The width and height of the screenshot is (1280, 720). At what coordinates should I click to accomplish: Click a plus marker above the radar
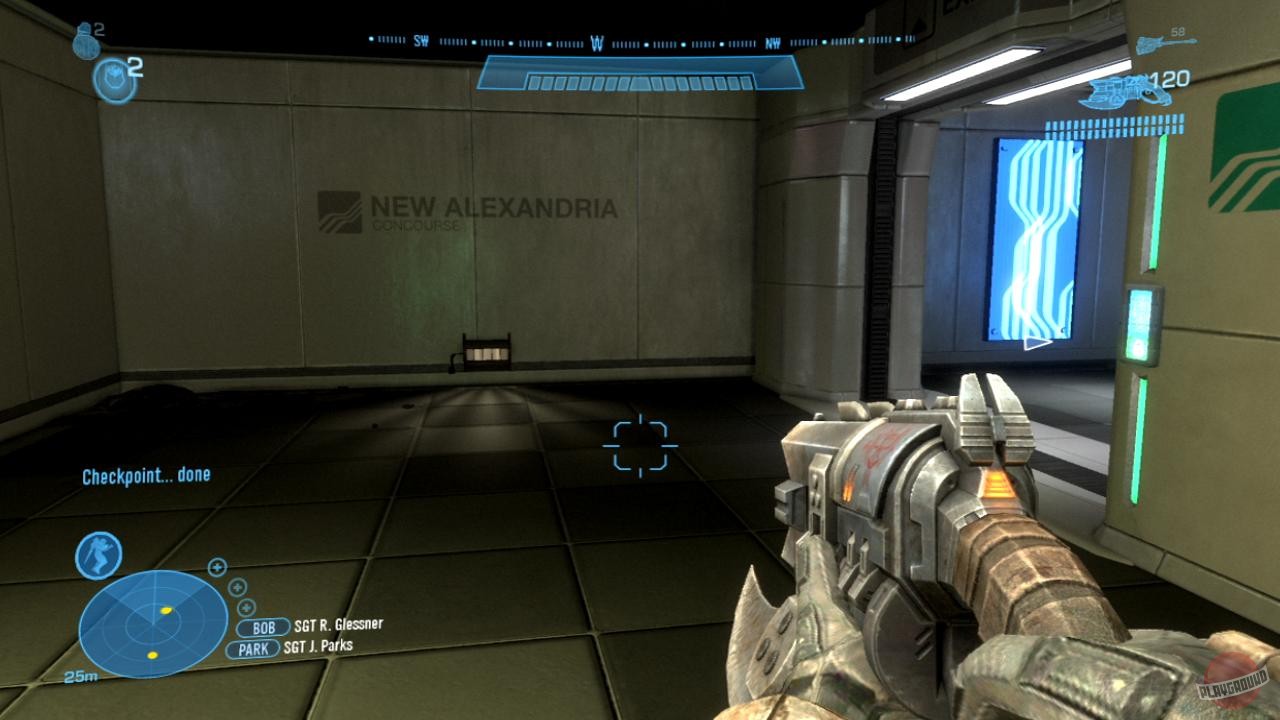(x=218, y=569)
